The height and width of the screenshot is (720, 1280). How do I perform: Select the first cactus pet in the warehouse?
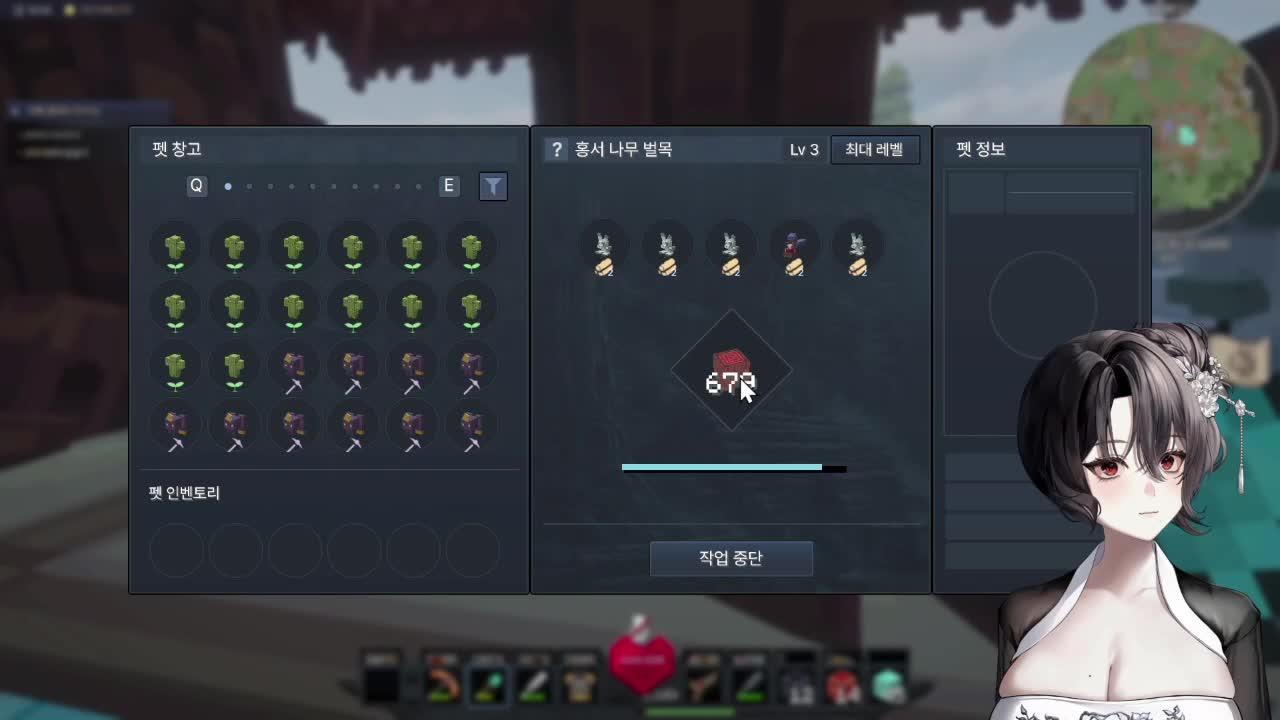(175, 248)
